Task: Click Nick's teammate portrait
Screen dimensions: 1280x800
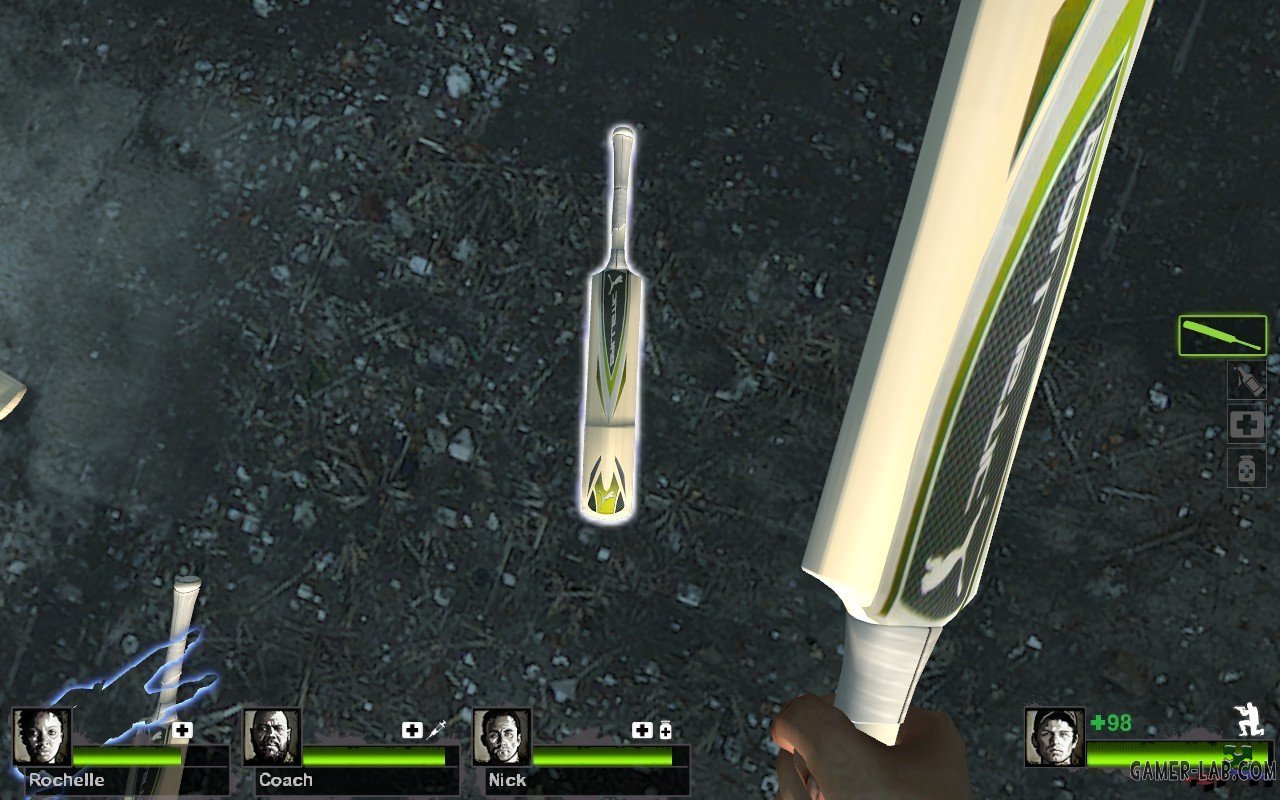Action: pos(502,737)
